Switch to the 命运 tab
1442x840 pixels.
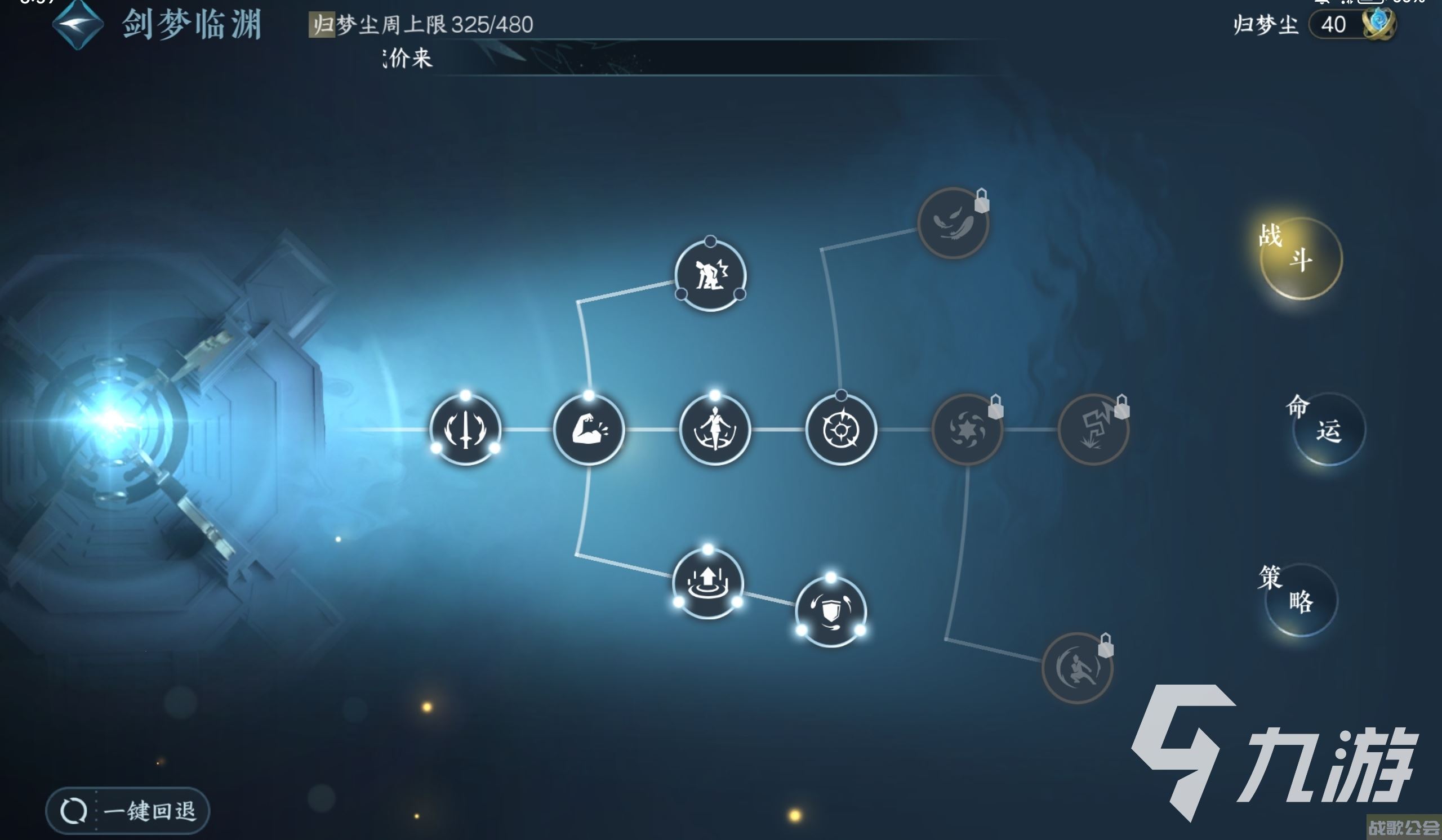pyautogui.click(x=1328, y=430)
